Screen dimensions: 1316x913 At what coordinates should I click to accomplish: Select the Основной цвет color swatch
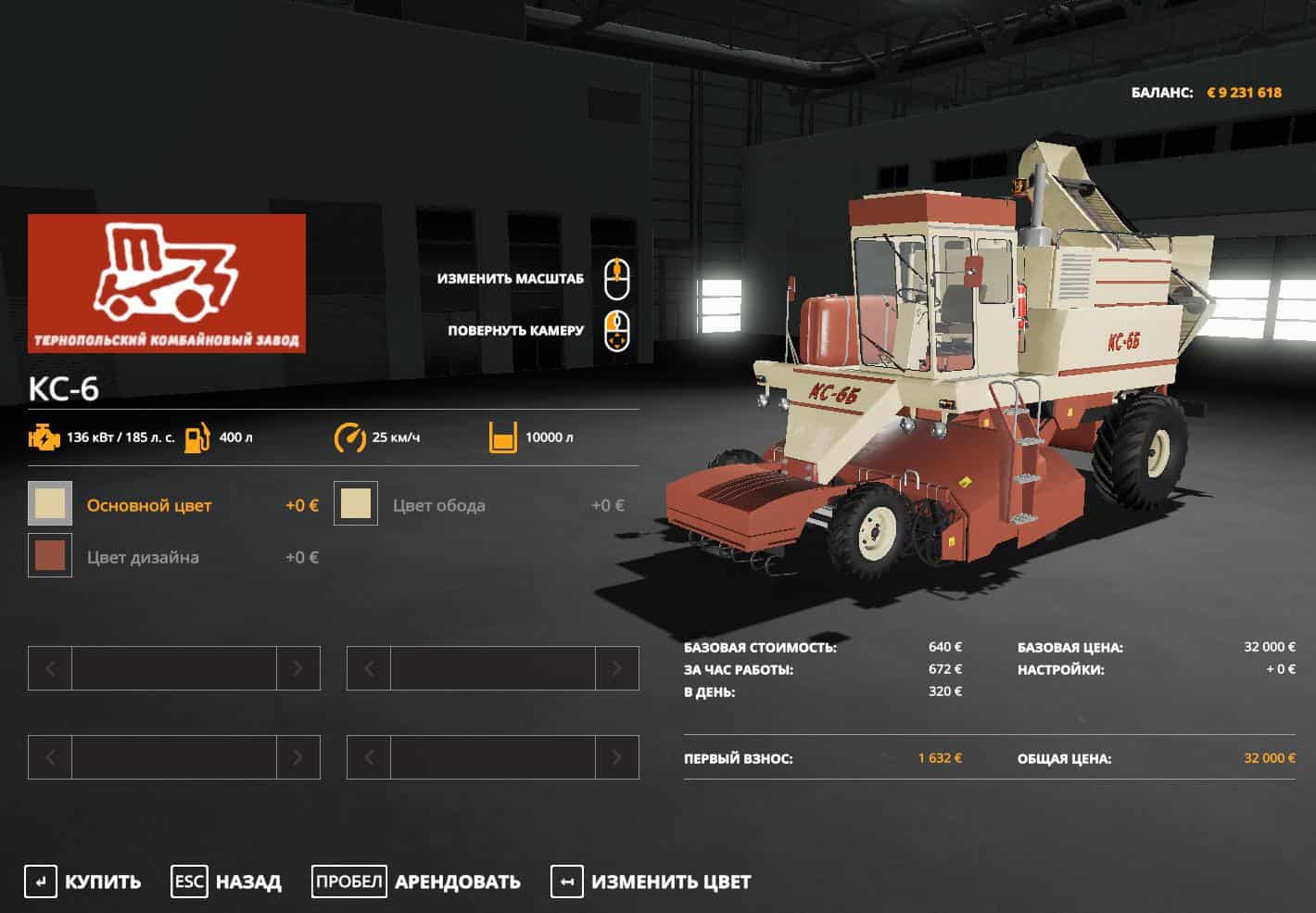click(50, 504)
